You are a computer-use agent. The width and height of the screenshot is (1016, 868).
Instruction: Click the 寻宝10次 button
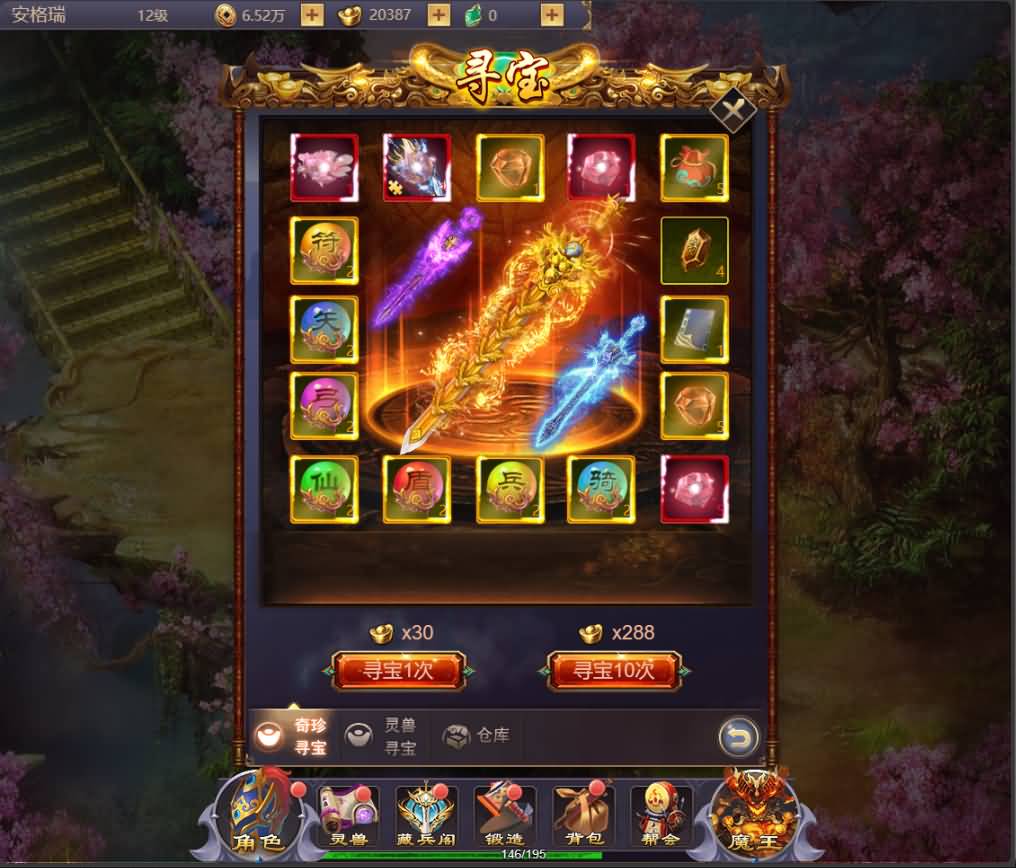(614, 670)
